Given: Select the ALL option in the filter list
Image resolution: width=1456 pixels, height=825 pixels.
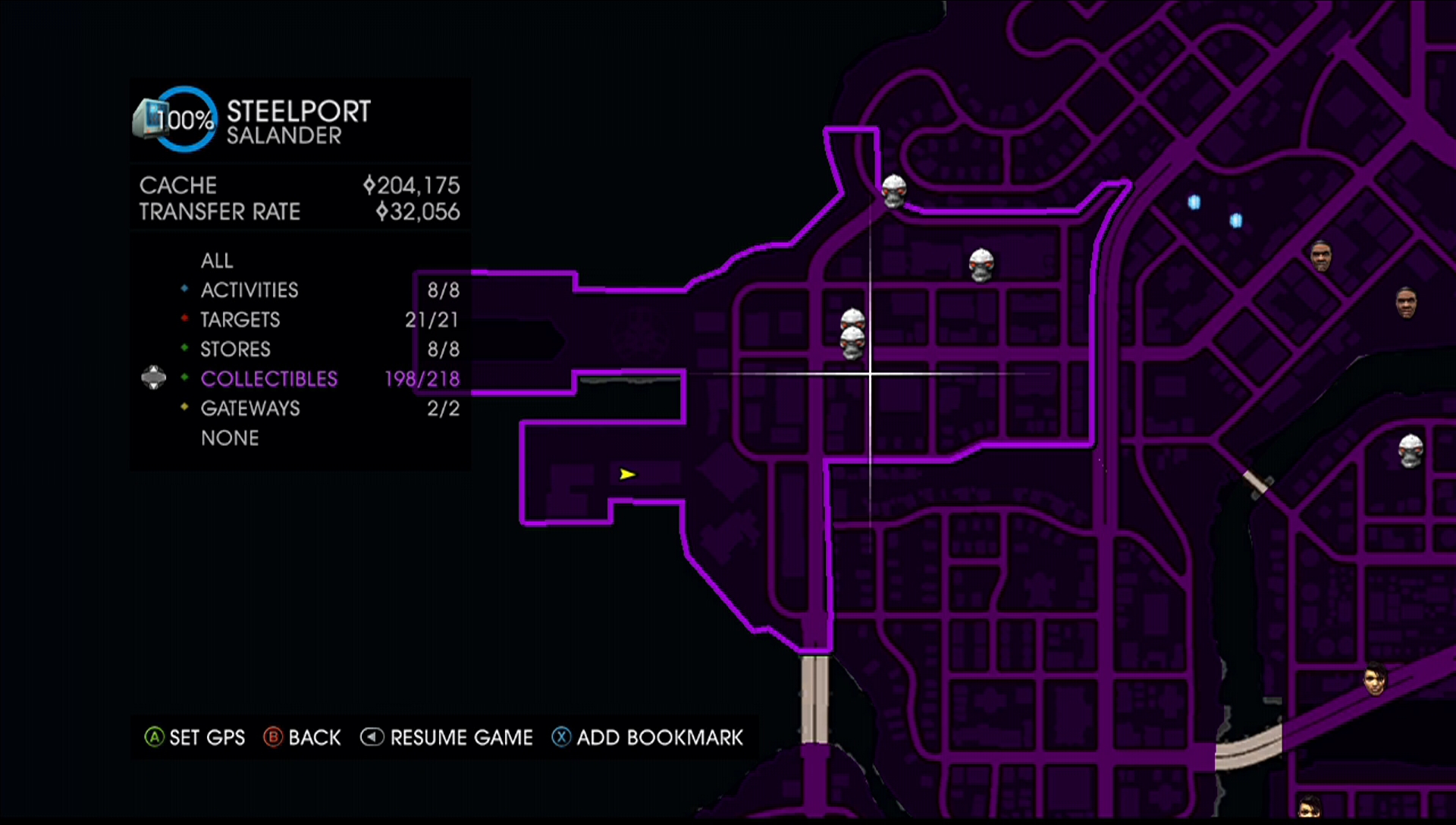Looking at the screenshot, I should pos(216,260).
